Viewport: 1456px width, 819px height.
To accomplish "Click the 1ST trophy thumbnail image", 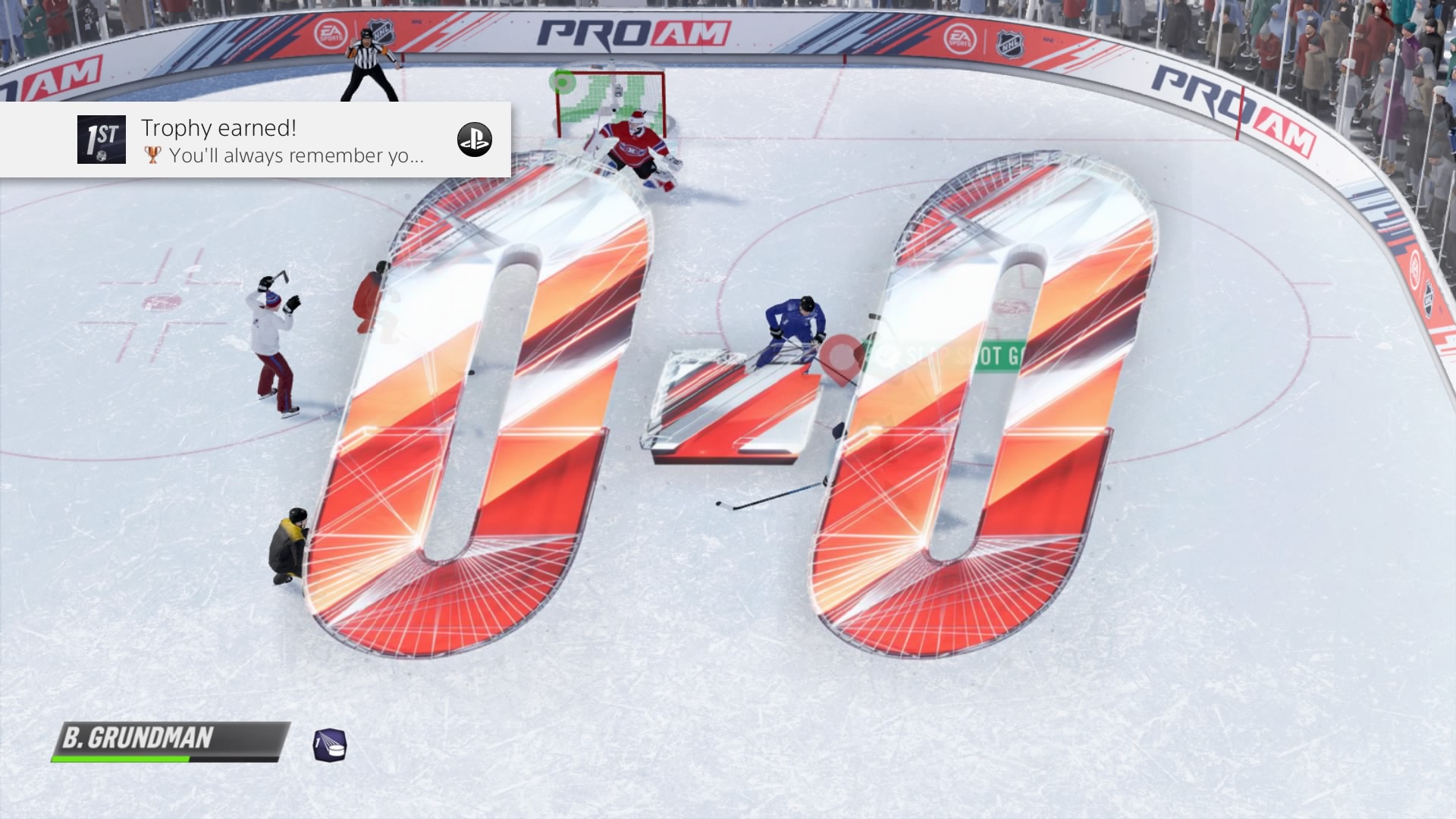I will click(x=102, y=140).
